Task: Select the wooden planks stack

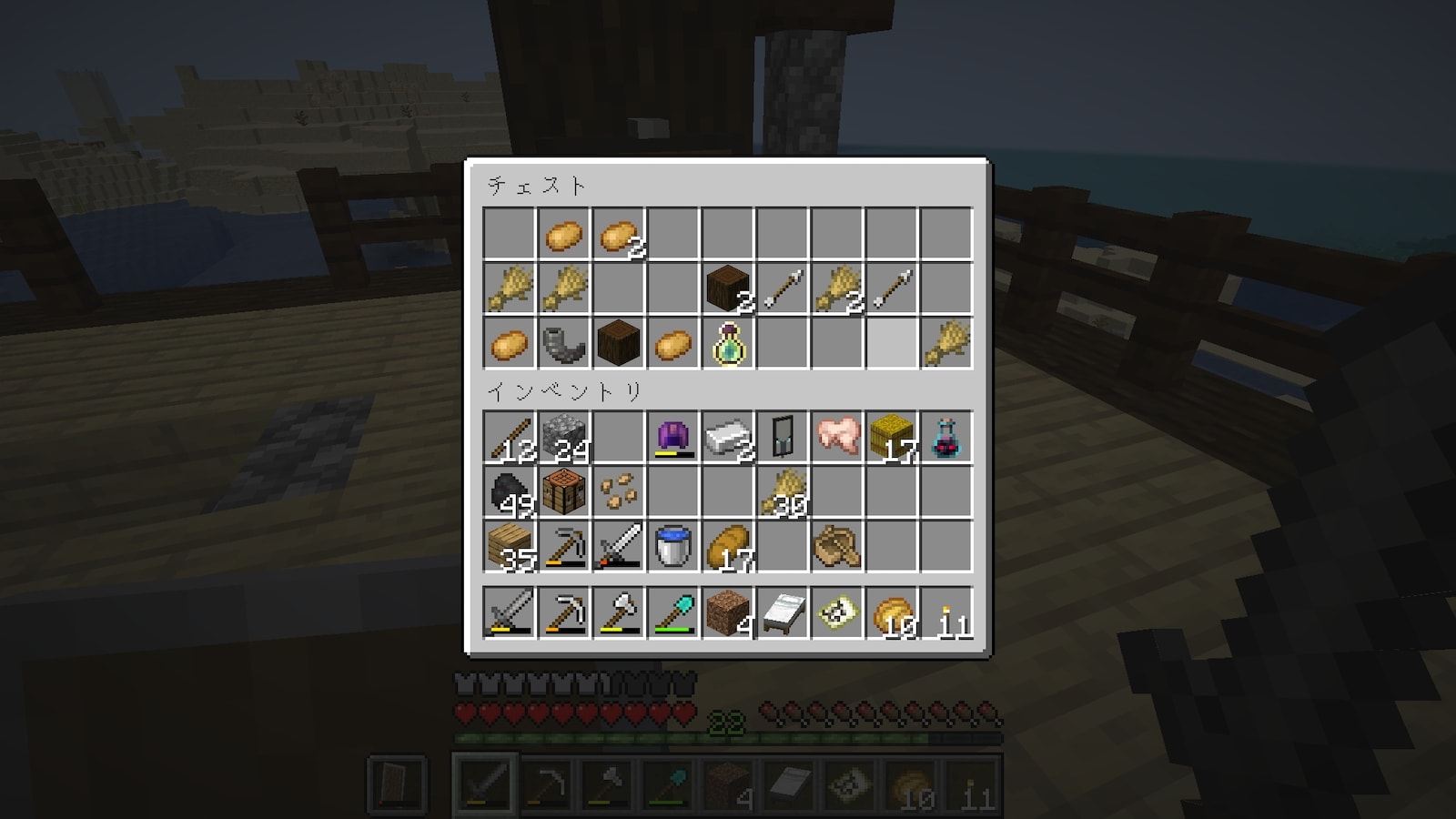Action: (x=509, y=546)
